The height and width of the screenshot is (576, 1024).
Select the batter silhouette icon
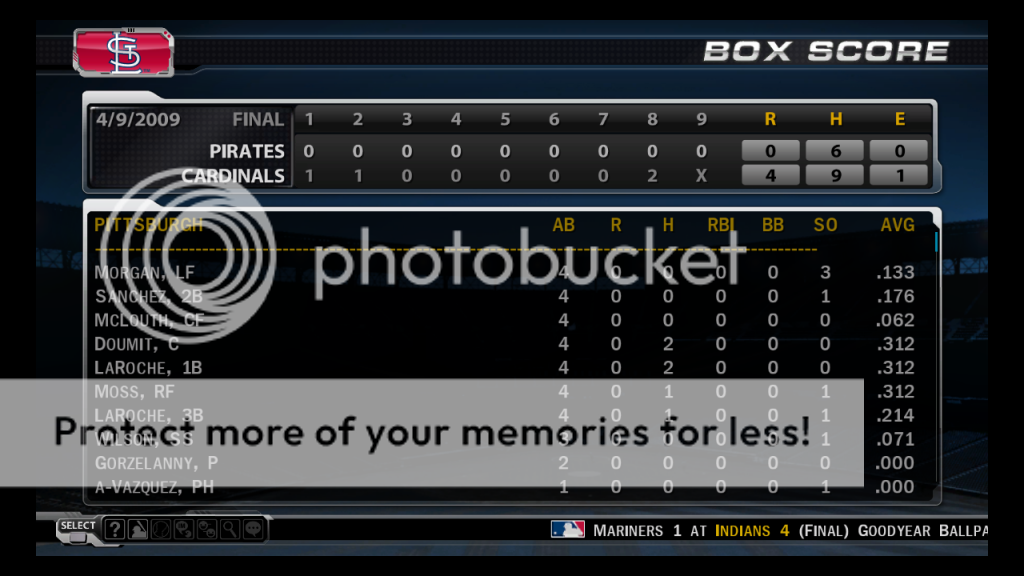[x=138, y=529]
